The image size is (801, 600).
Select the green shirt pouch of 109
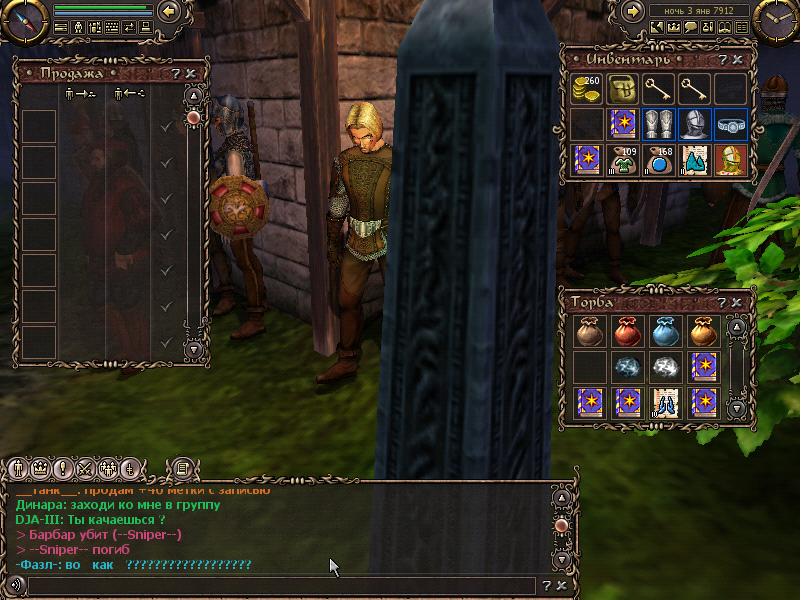pyautogui.click(x=623, y=160)
